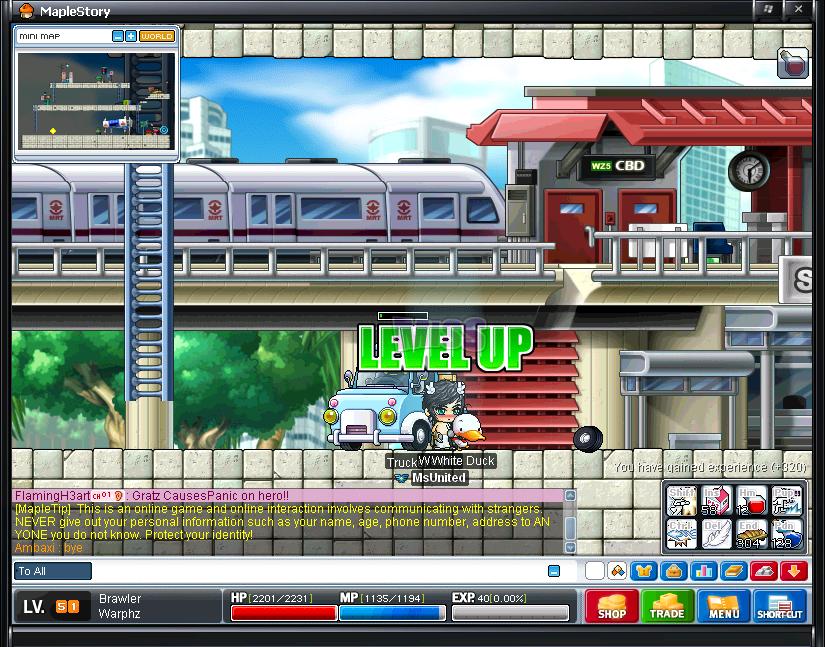This screenshot has height=647, width=825.
Task: Close the MapleStory window
Action: coord(797,10)
